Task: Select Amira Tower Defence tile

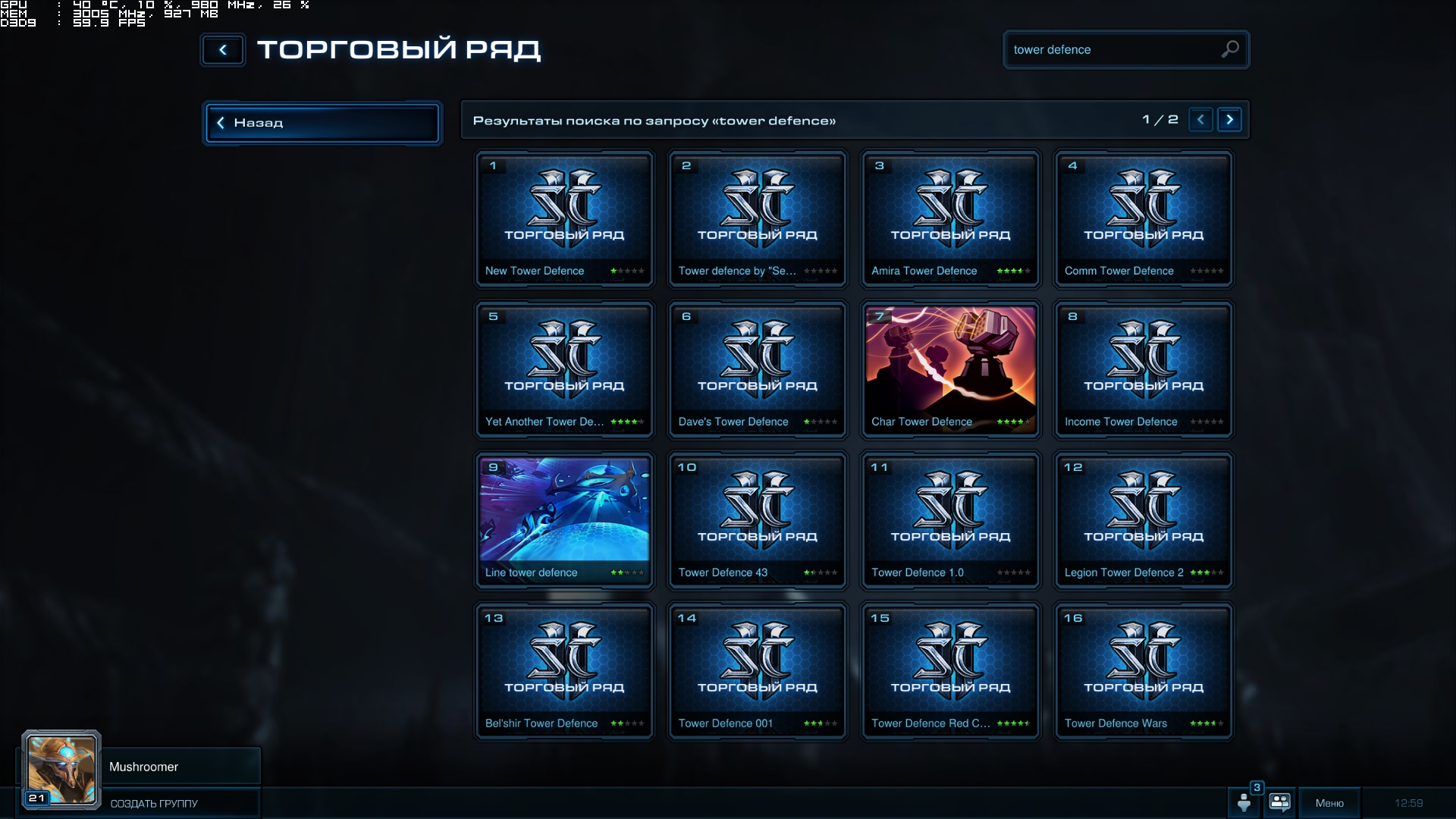Action: [x=950, y=219]
